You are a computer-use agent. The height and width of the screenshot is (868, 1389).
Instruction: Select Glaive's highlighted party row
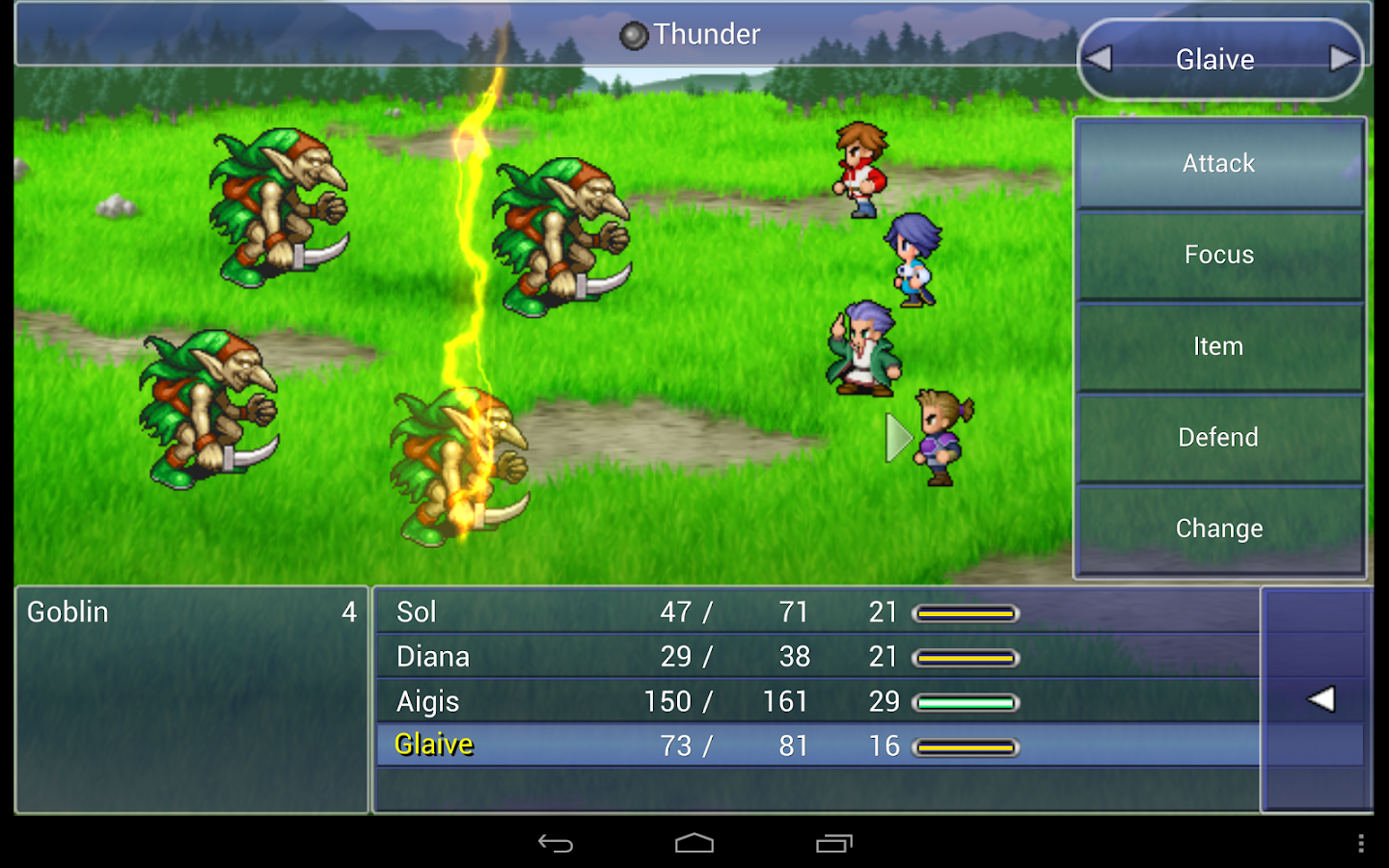[x=816, y=746]
